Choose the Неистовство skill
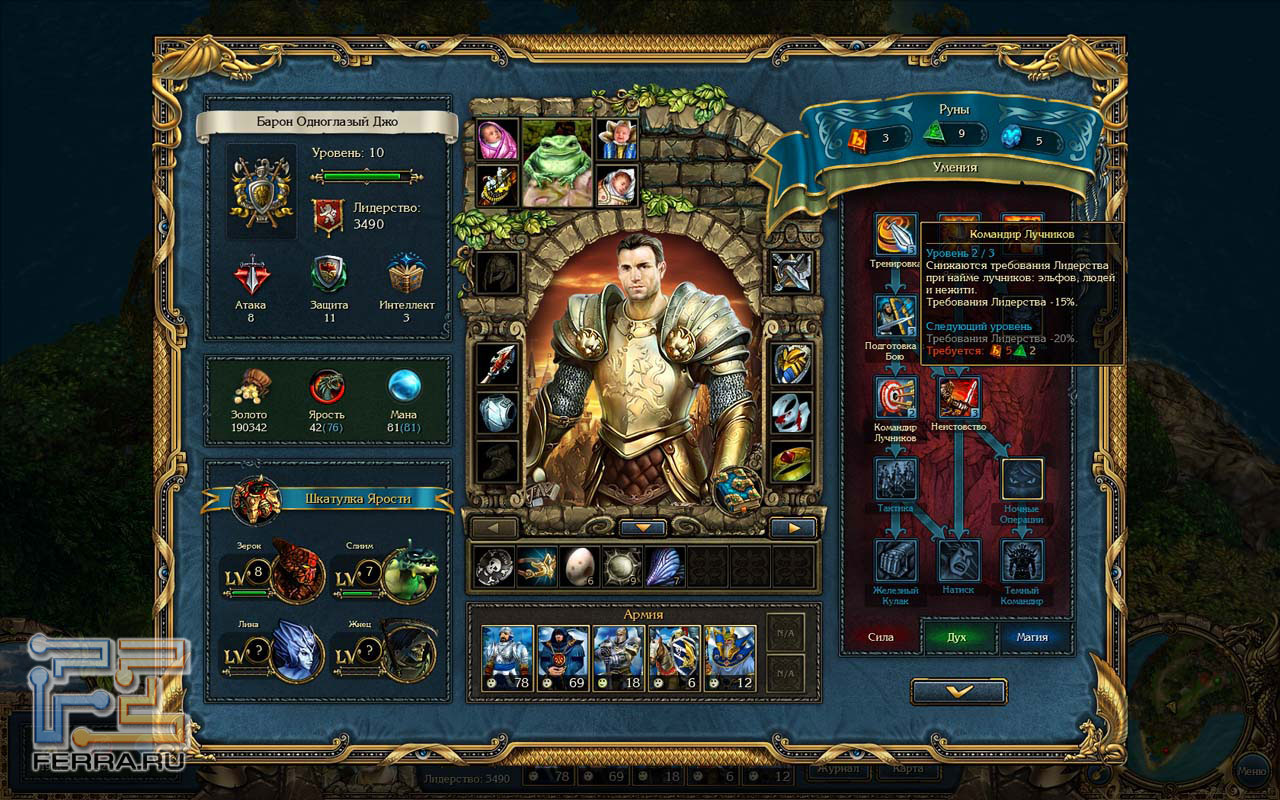The width and height of the screenshot is (1280, 800). coord(958,398)
